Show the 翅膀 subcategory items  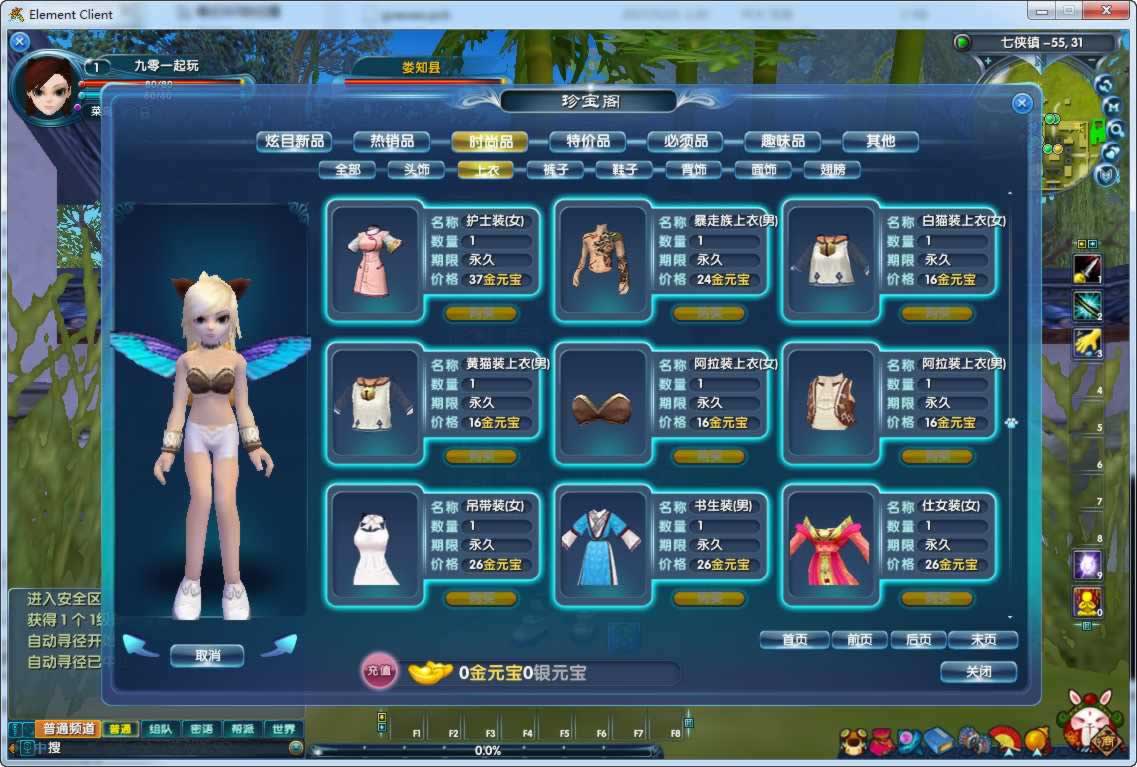[x=832, y=170]
